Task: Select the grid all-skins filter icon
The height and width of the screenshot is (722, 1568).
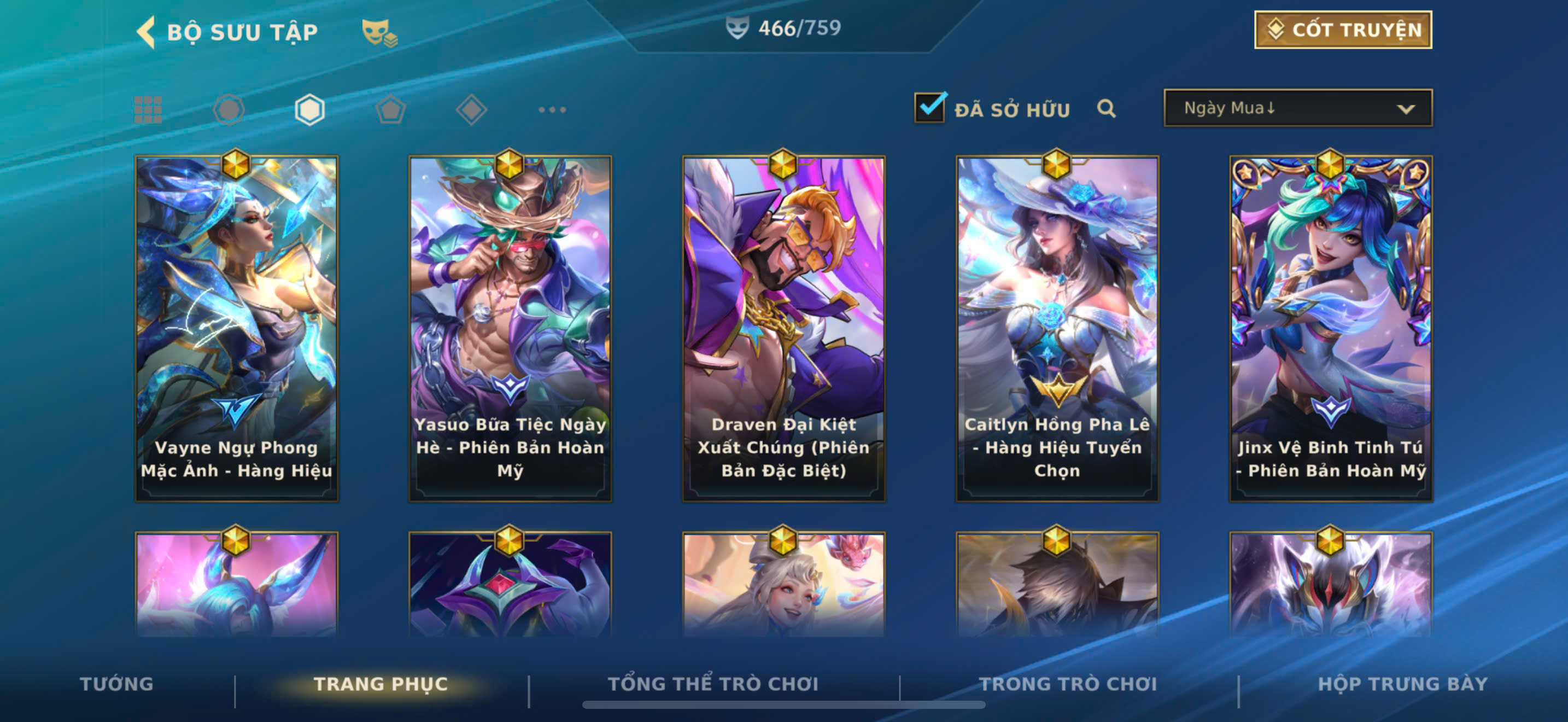Action: point(148,110)
